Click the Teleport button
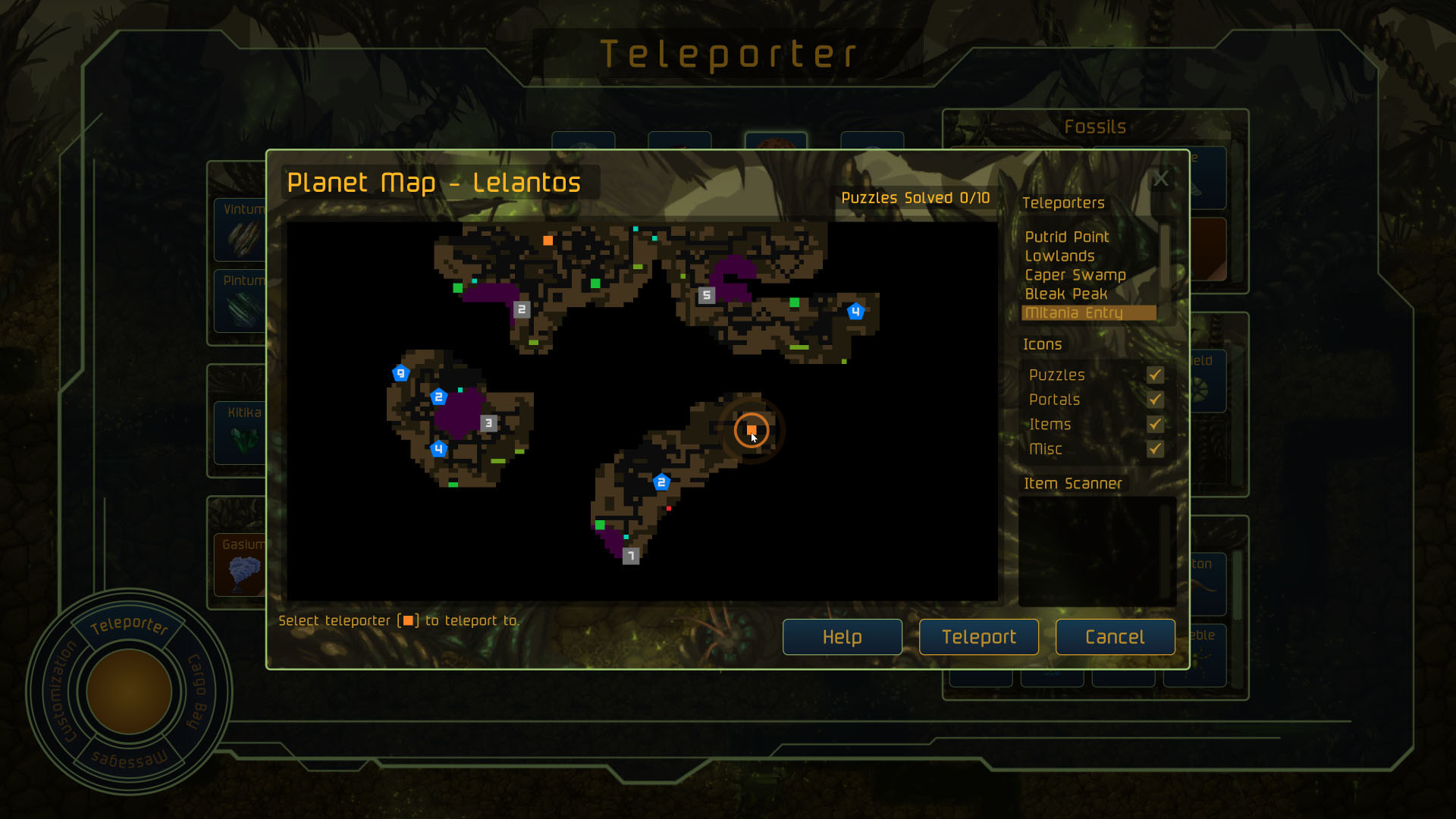Image resolution: width=1456 pixels, height=819 pixels. click(x=978, y=637)
